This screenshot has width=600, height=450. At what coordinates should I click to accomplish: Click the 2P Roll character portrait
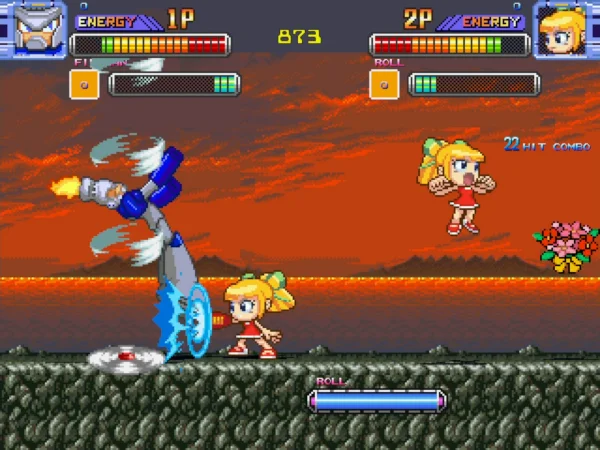(566, 30)
